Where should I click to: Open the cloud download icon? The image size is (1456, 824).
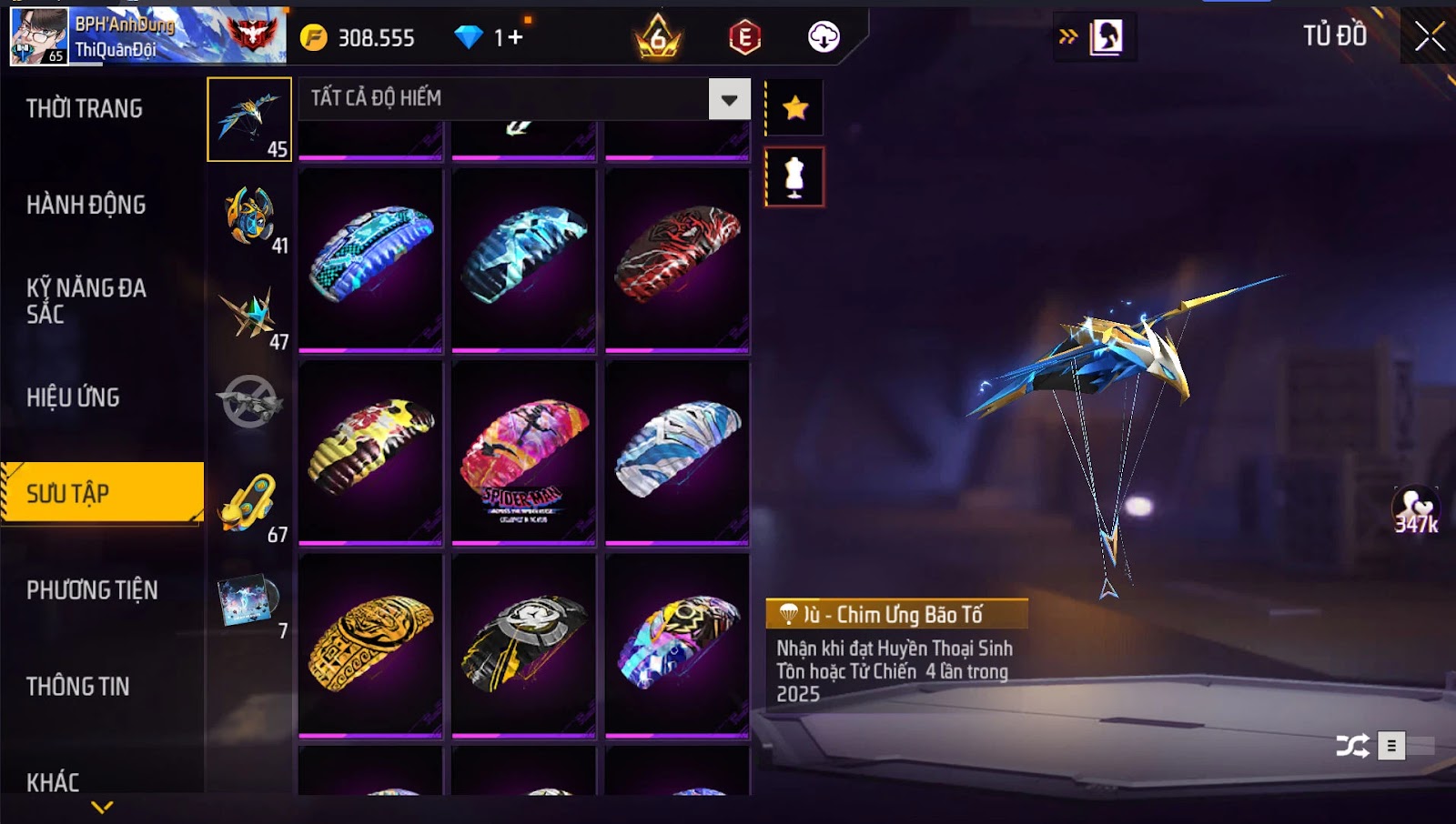[824, 37]
